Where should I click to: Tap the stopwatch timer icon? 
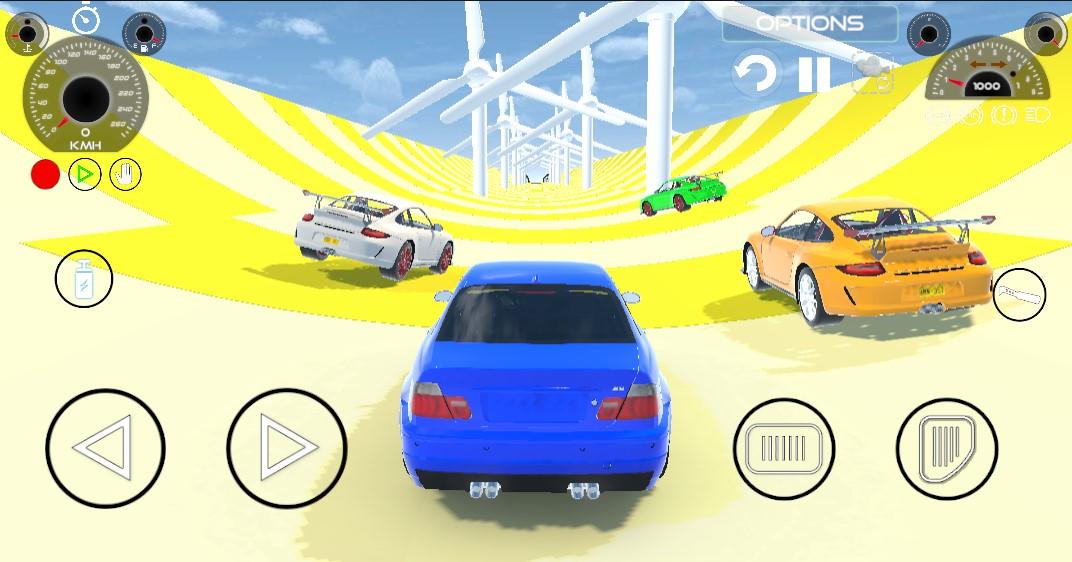click(x=85, y=19)
